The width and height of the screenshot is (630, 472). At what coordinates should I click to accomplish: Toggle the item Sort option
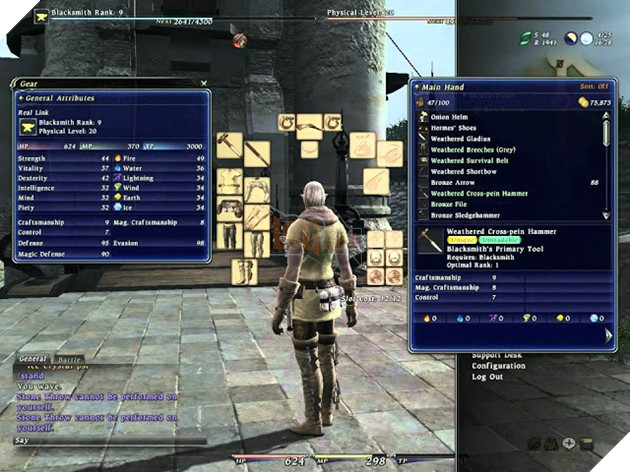pyautogui.click(x=594, y=88)
